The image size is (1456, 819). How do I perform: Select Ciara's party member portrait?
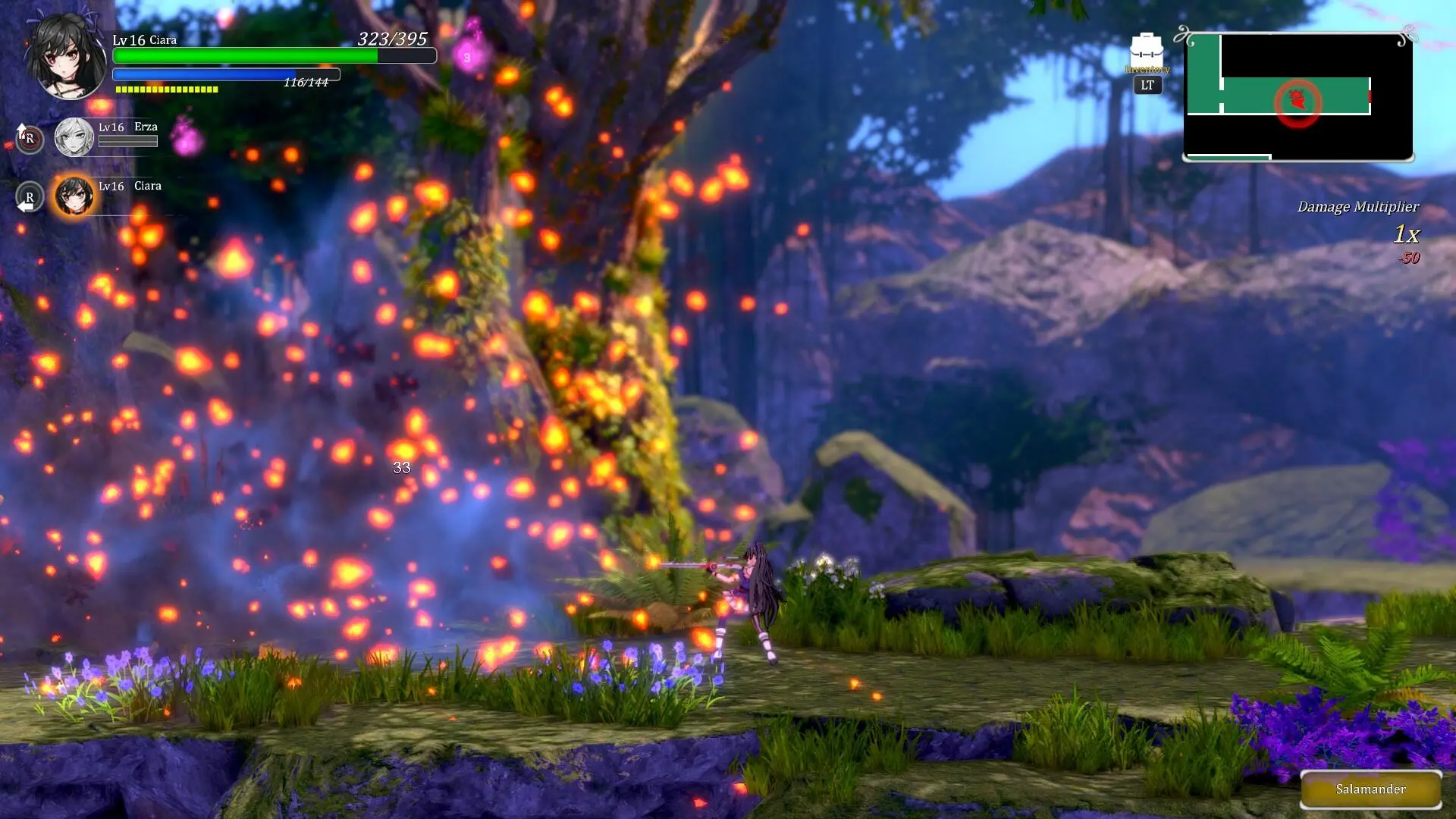tap(74, 196)
